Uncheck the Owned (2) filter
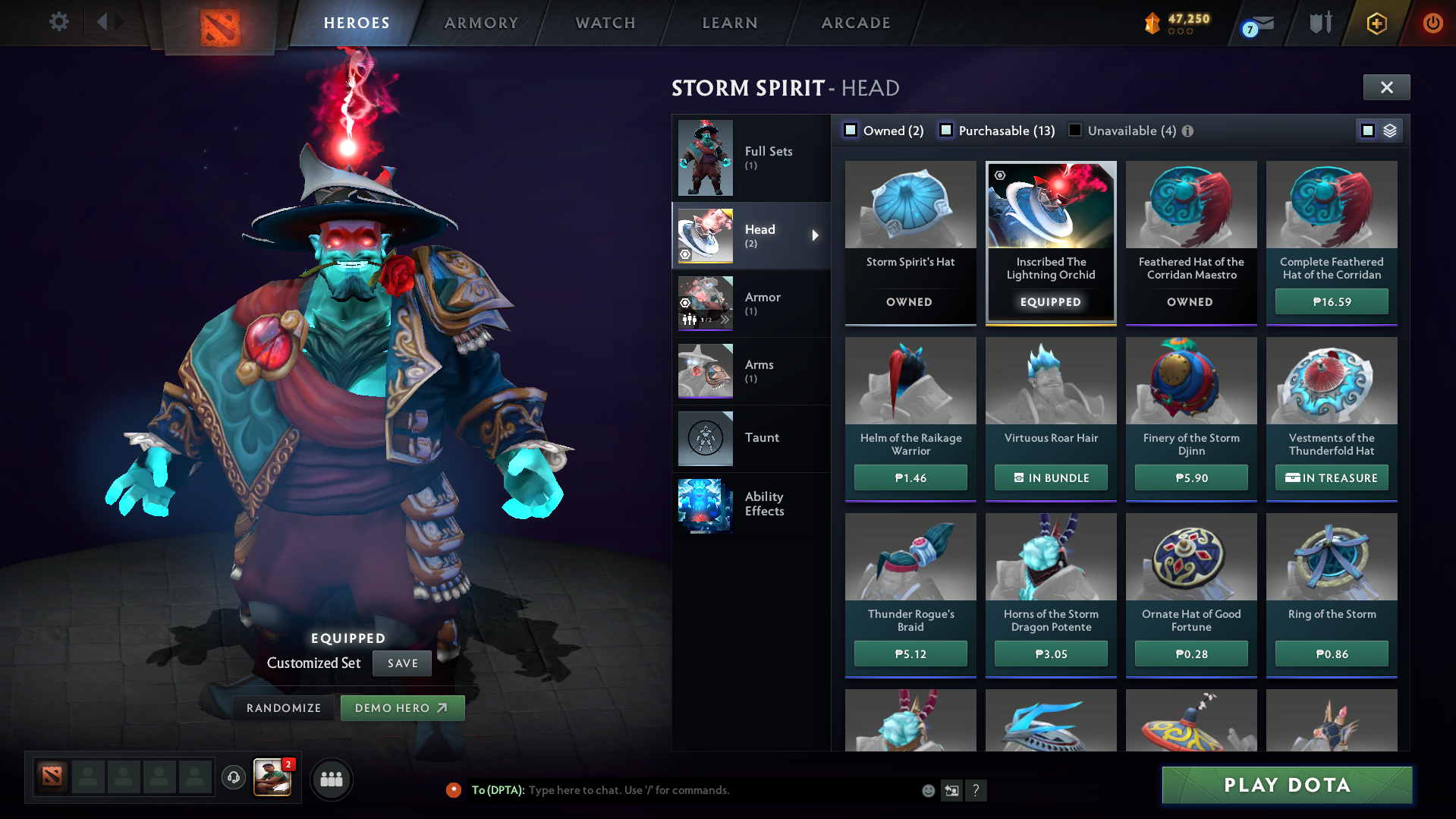This screenshot has height=819, width=1456. point(851,130)
